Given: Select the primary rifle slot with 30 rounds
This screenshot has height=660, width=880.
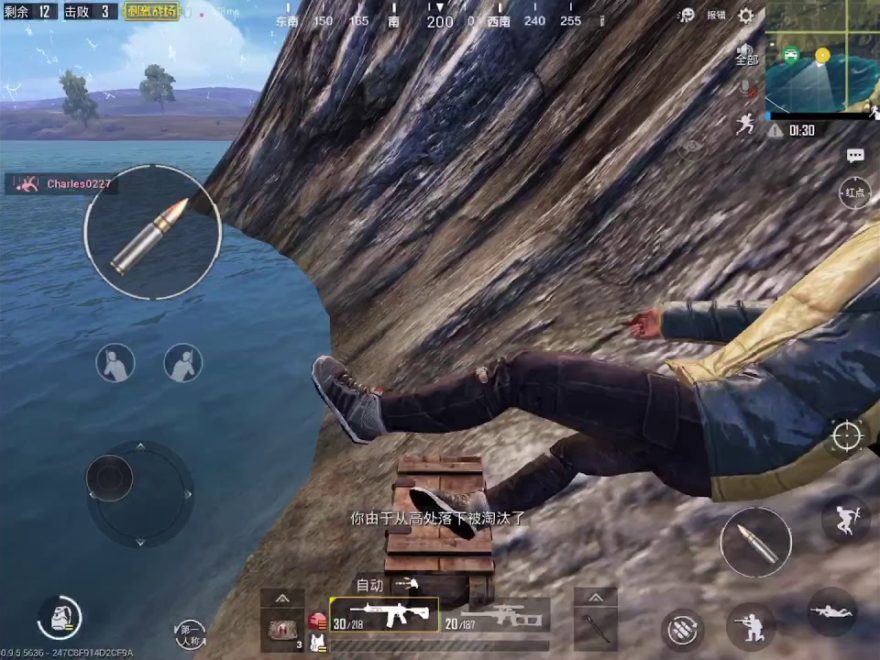Looking at the screenshot, I should pos(384,614).
